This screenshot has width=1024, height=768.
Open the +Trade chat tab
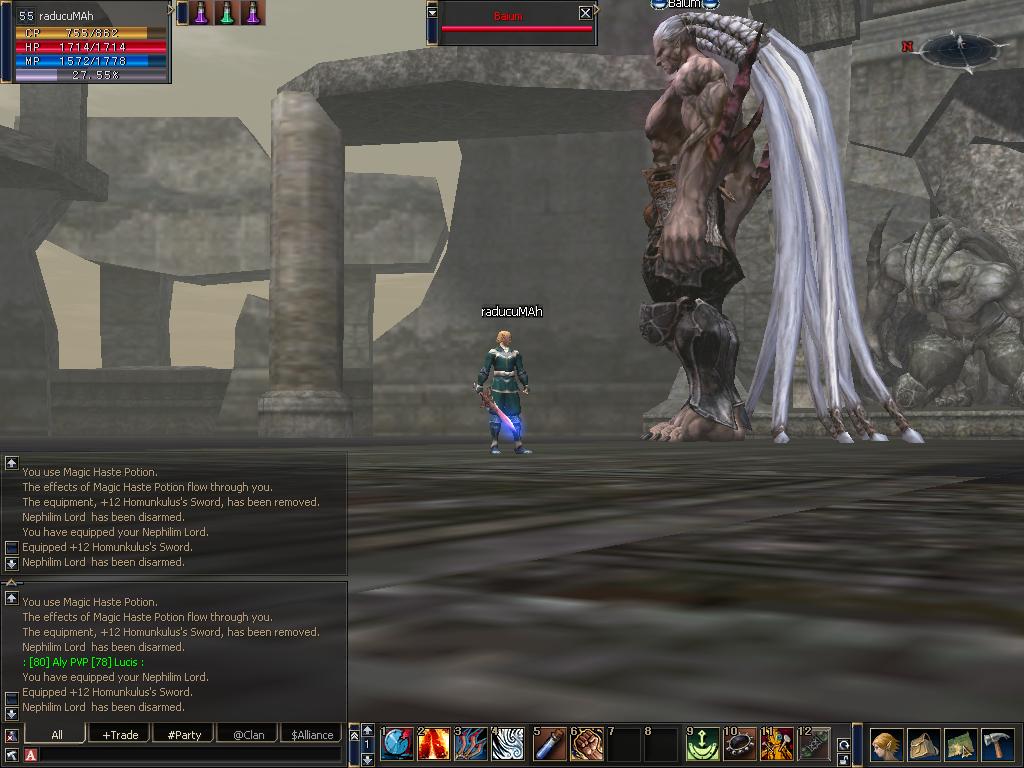pos(120,734)
